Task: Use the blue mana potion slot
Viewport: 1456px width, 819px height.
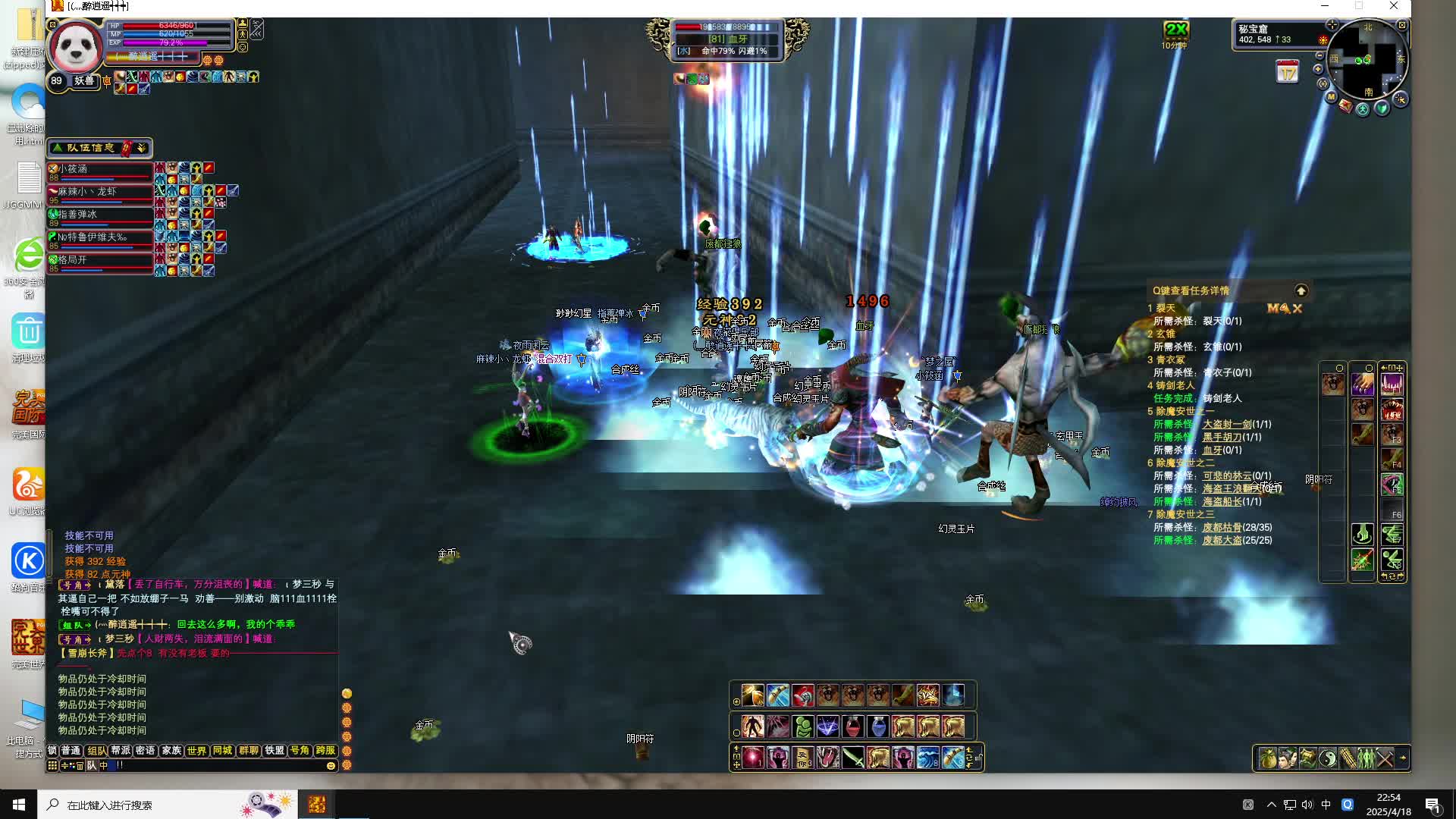Action: 878,726
